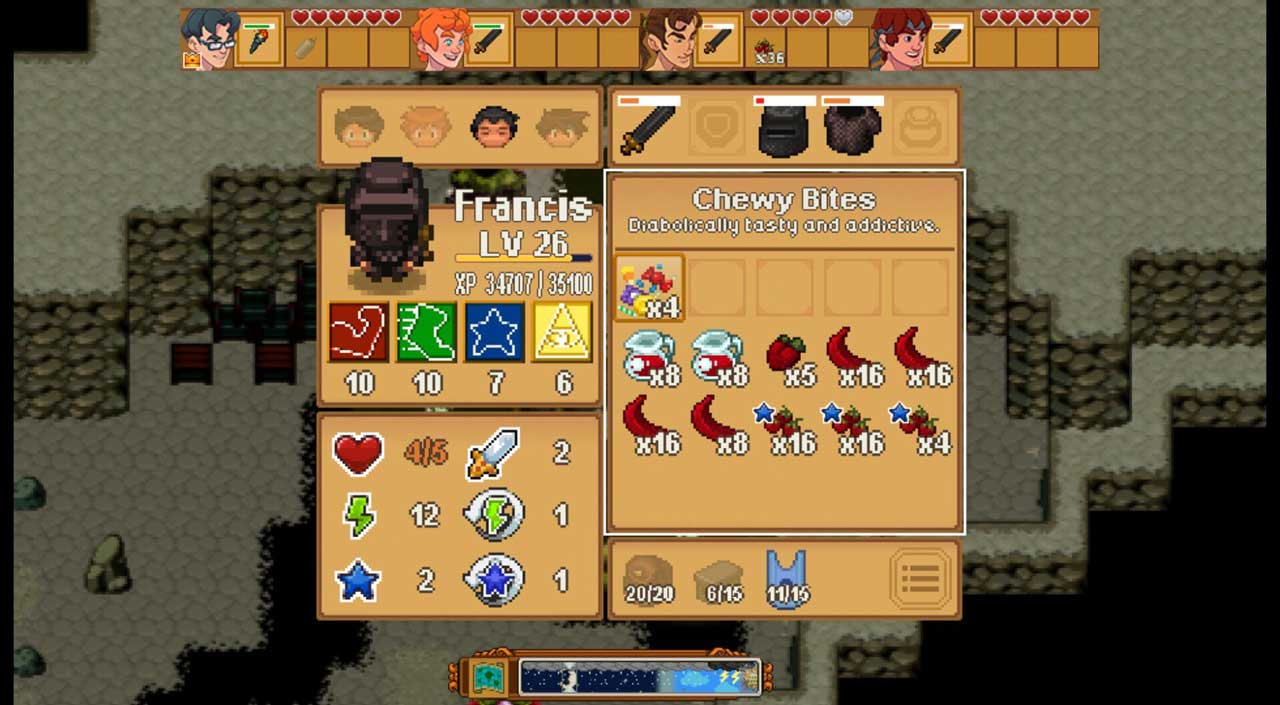The height and width of the screenshot is (705, 1280).
Task: Select the glasses-wearing character portrait in top bar
Action: click(x=209, y=40)
